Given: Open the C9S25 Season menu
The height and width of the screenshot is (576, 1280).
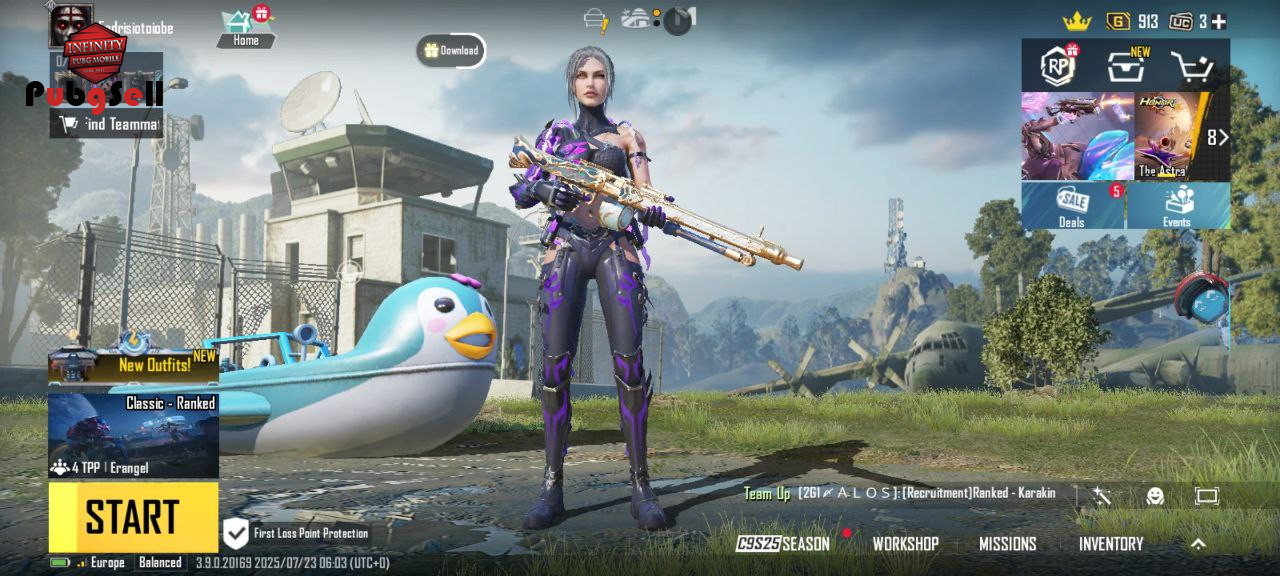Looking at the screenshot, I should 784,544.
